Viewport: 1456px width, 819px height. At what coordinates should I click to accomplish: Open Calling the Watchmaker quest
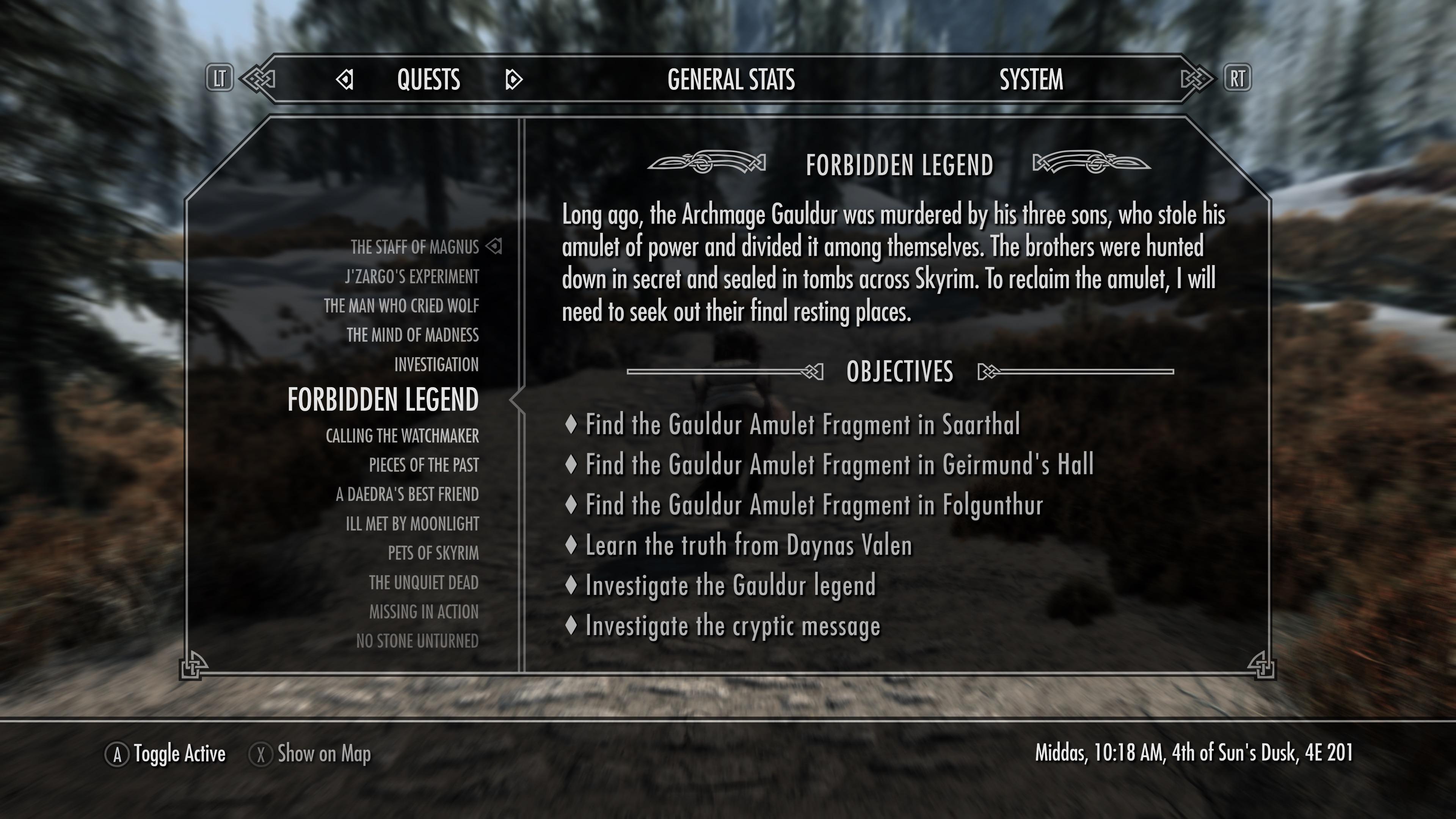point(402,436)
